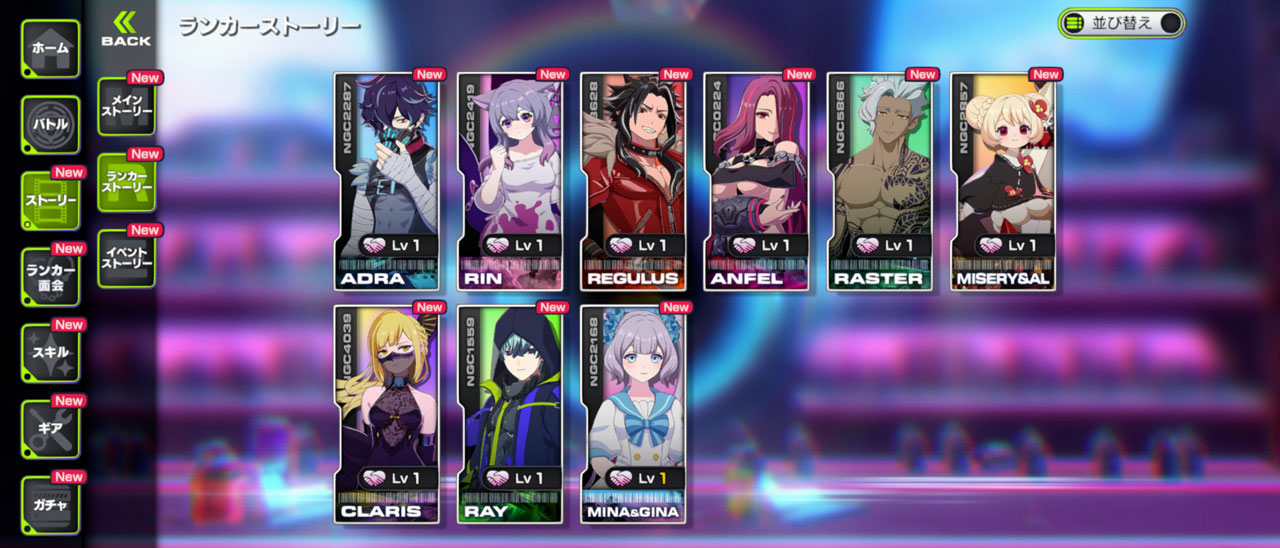Toggle the 並び替え sort button
This screenshot has height=548, width=1280.
(x=1121, y=23)
